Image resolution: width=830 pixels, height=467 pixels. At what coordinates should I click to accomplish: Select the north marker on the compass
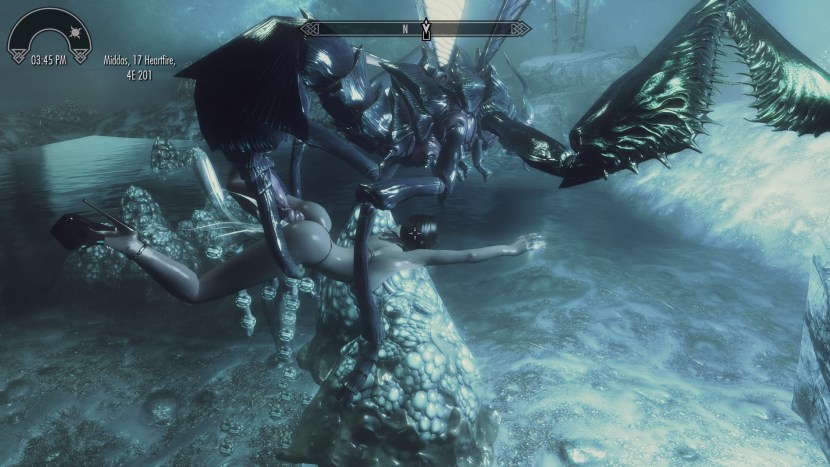(405, 29)
